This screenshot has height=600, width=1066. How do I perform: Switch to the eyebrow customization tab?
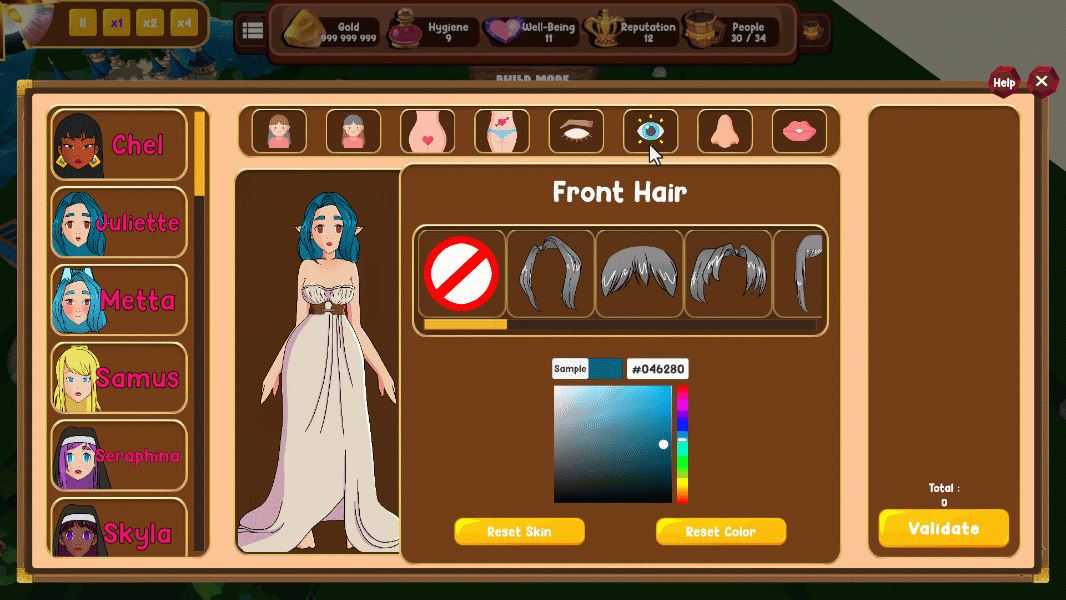point(576,131)
